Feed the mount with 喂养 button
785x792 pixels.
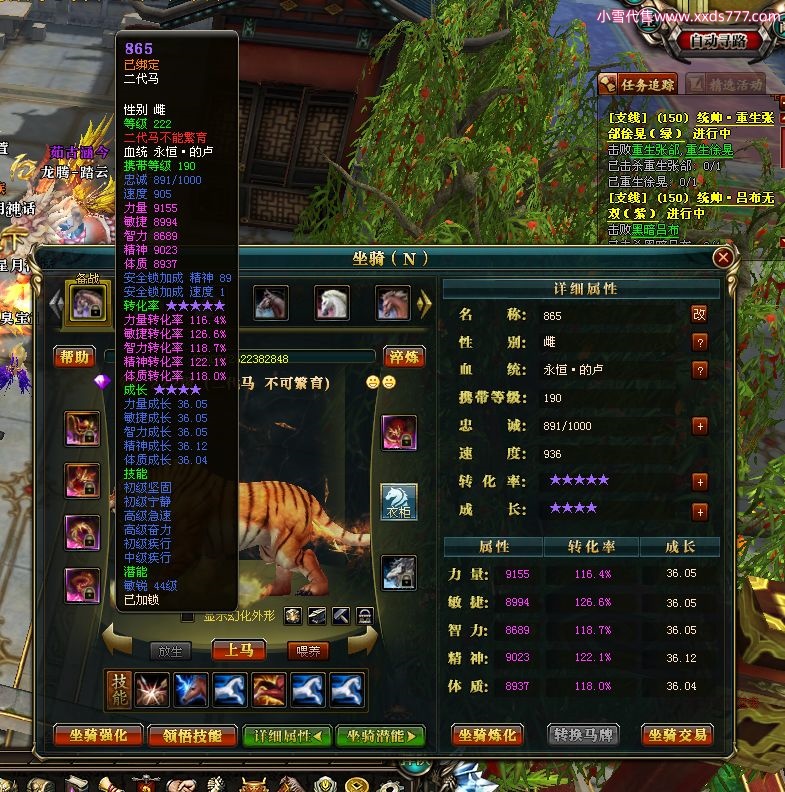point(309,650)
